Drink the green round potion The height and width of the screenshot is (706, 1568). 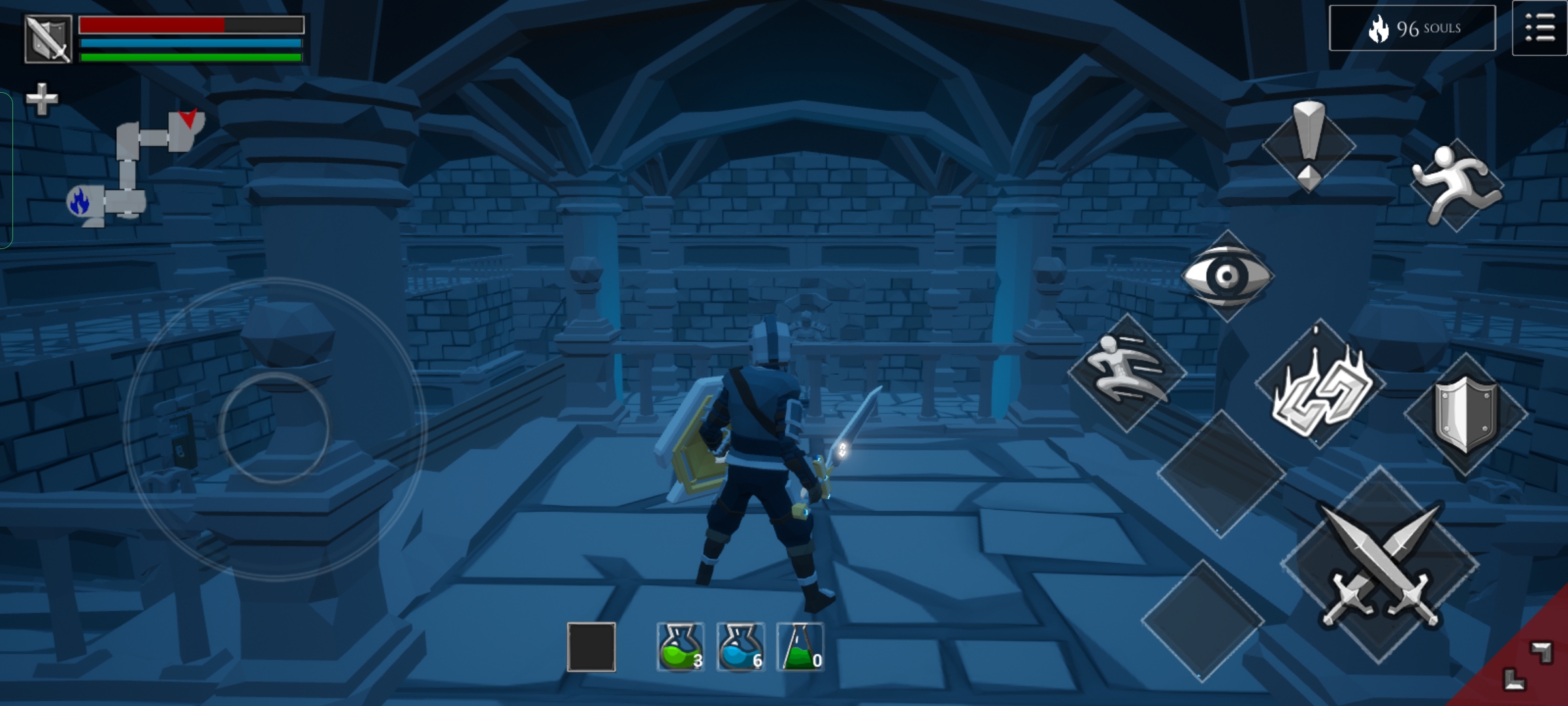pyautogui.click(x=680, y=647)
